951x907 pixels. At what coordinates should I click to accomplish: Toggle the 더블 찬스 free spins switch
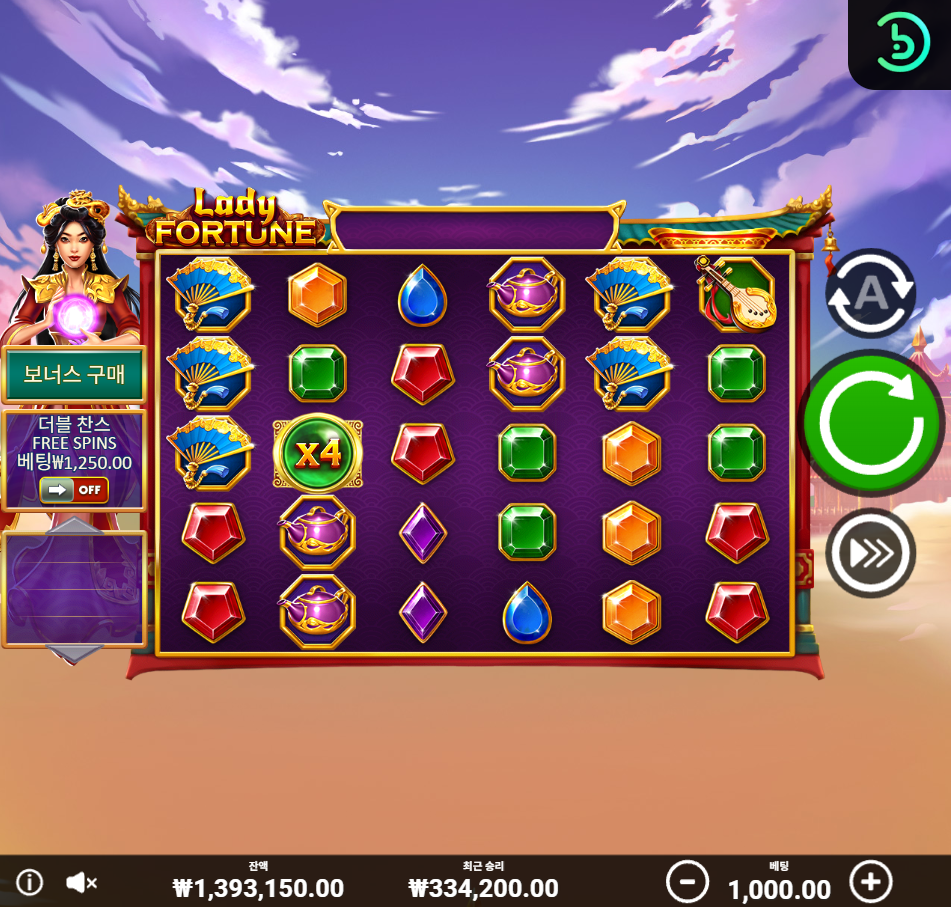pyautogui.click(x=74, y=490)
